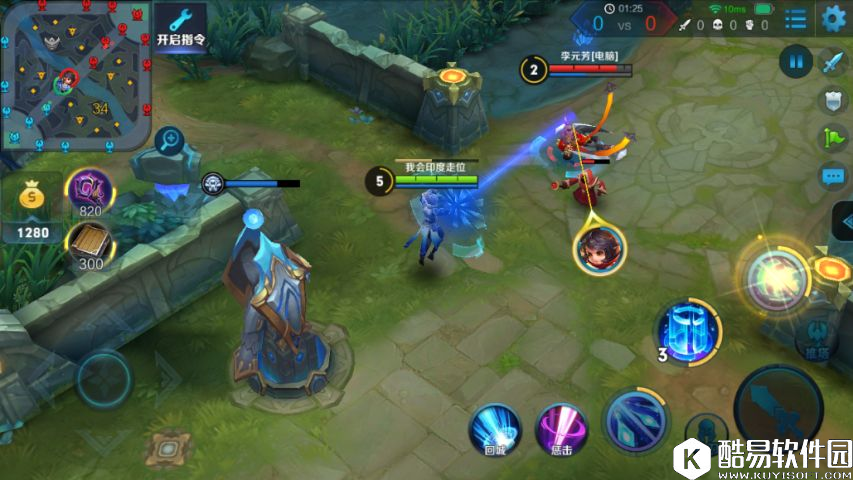The image size is (853, 480).
Task: Pause the match
Action: (796, 62)
